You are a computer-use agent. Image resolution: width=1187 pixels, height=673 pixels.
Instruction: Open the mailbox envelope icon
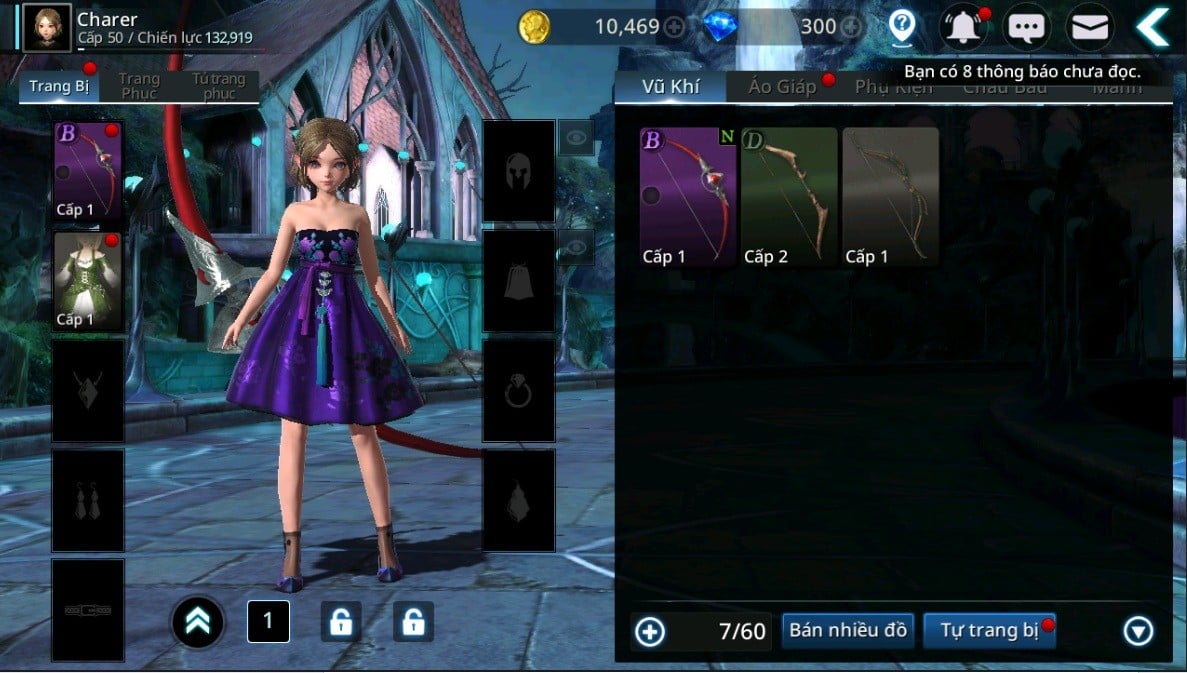click(1090, 27)
